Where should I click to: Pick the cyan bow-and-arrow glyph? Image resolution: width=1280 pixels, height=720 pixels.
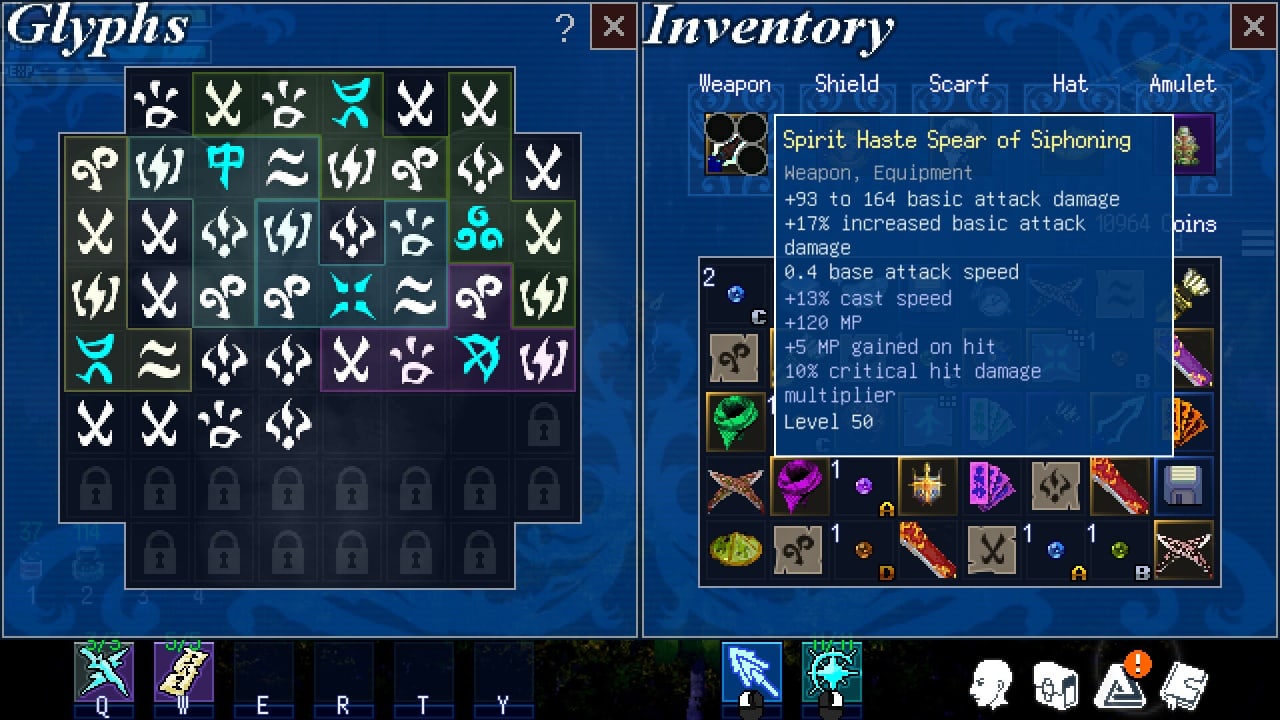[479, 359]
